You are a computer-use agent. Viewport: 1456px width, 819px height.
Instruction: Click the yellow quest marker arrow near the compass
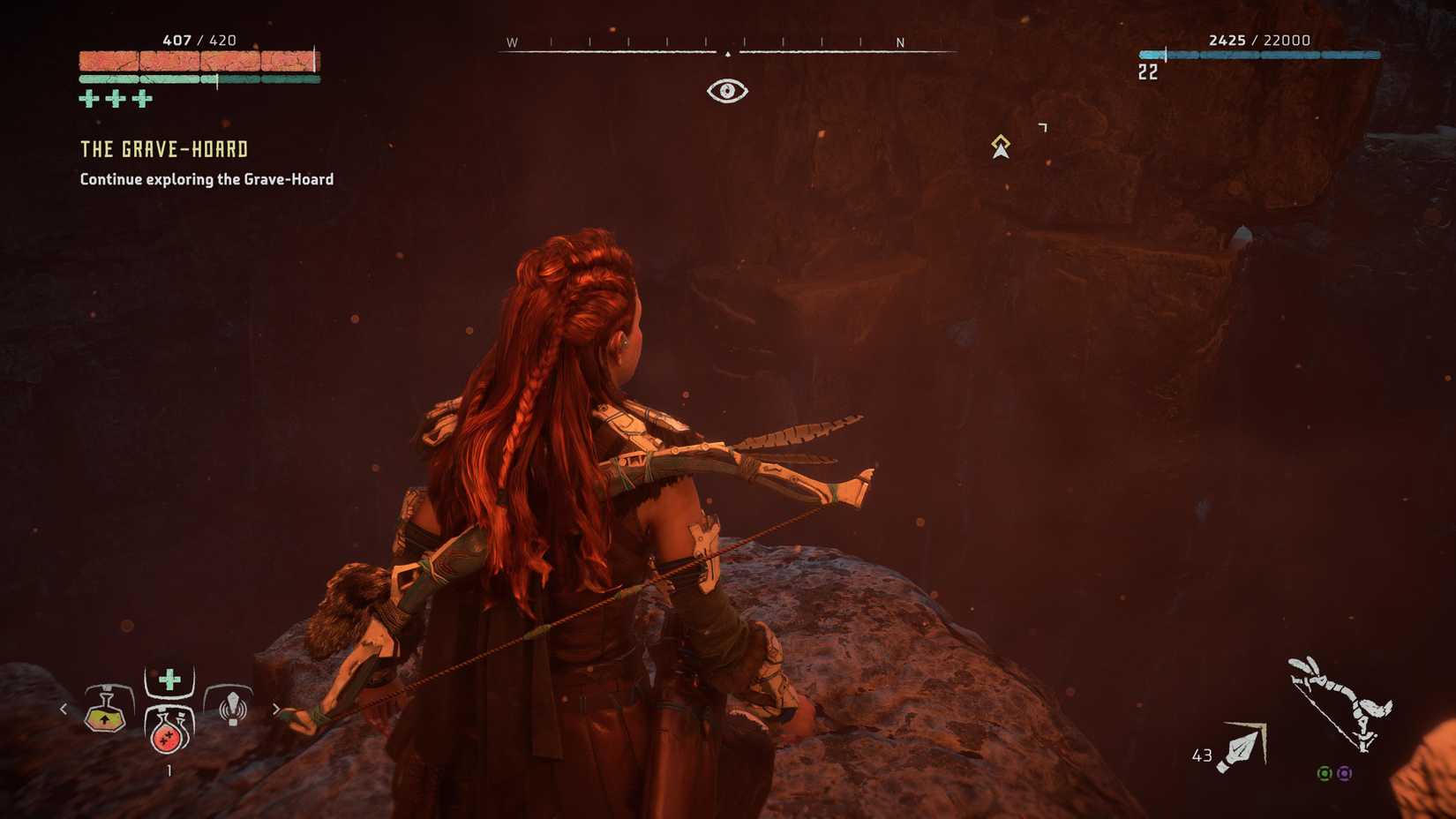1000,146
